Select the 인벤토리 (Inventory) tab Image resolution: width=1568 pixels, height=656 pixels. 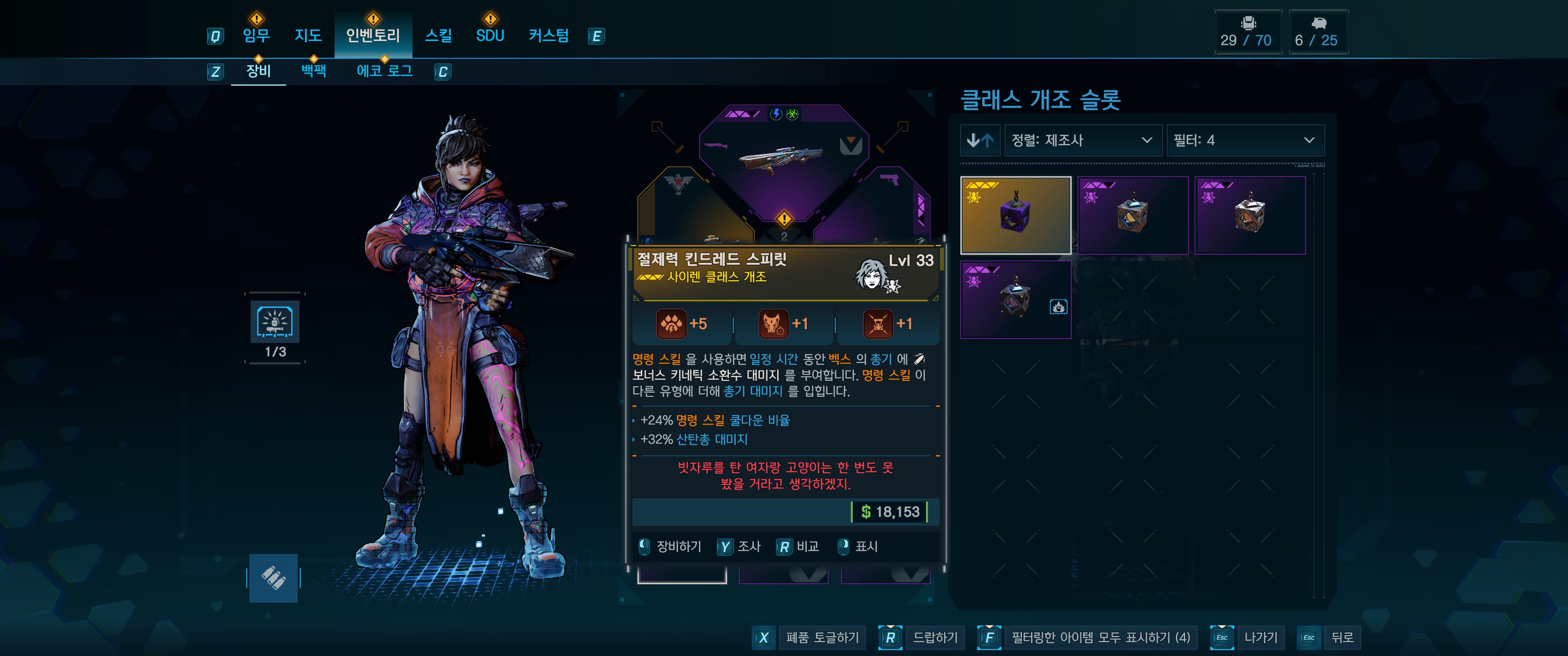pyautogui.click(x=372, y=36)
